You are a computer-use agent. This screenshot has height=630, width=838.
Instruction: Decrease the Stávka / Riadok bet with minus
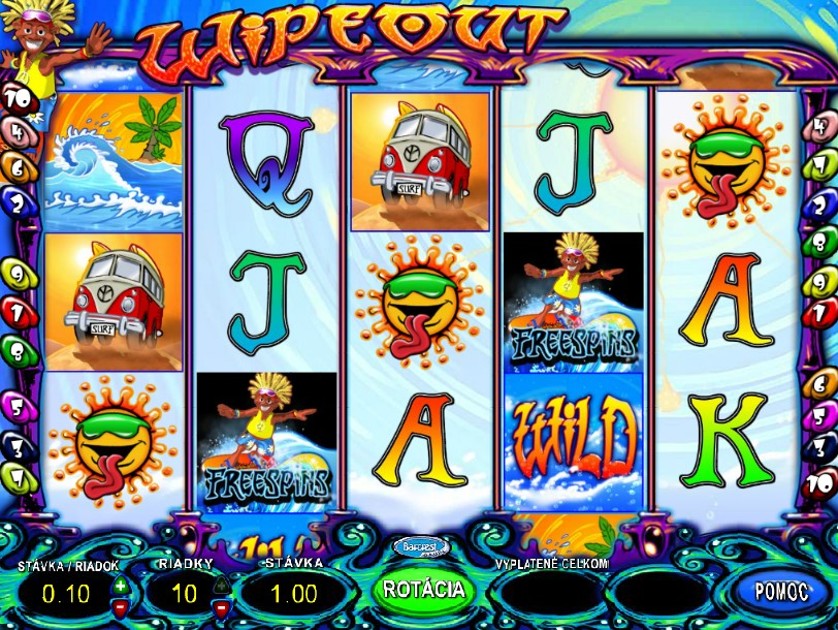(121, 606)
